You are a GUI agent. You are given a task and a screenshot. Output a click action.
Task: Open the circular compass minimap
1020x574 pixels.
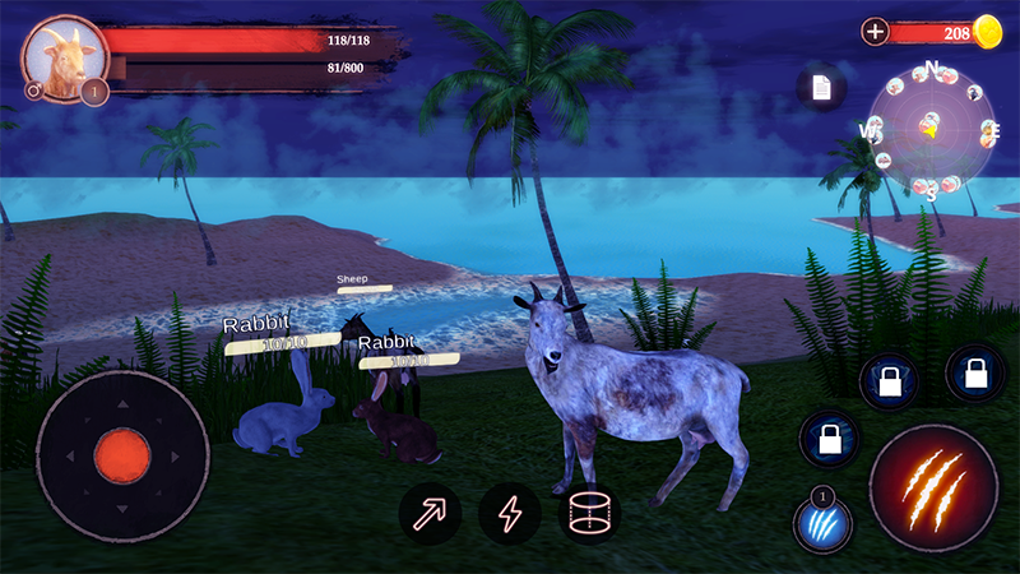point(932,128)
